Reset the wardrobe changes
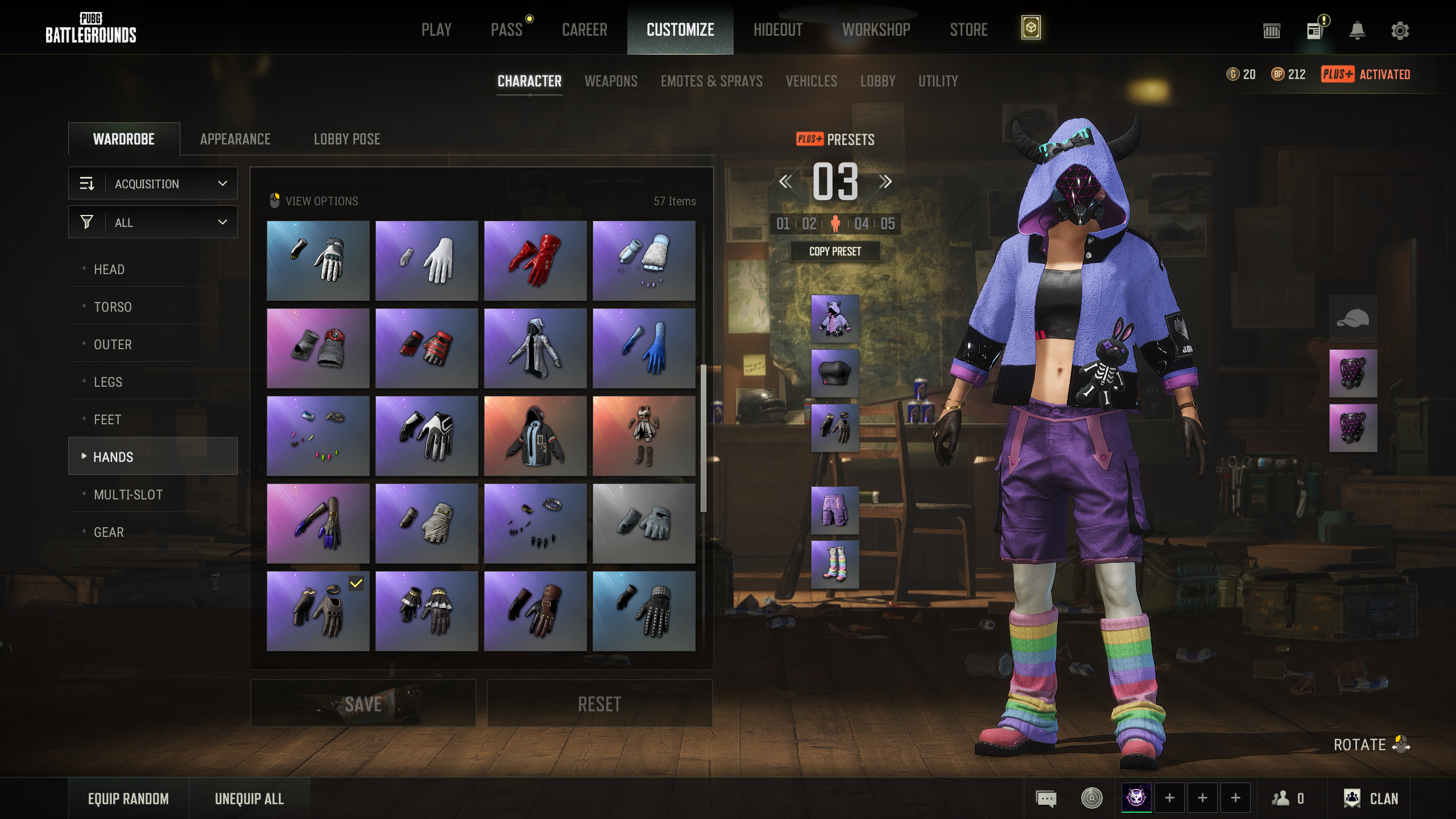Image resolution: width=1456 pixels, height=819 pixels. [x=599, y=704]
